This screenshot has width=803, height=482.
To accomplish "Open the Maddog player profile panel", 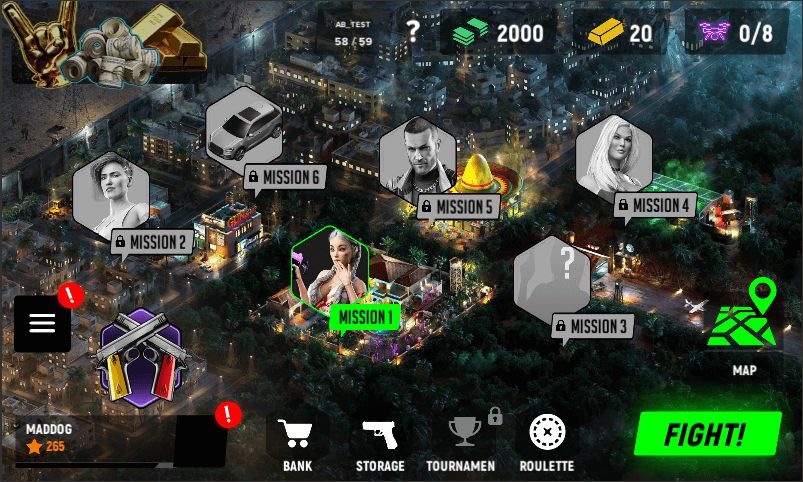I will [88, 440].
